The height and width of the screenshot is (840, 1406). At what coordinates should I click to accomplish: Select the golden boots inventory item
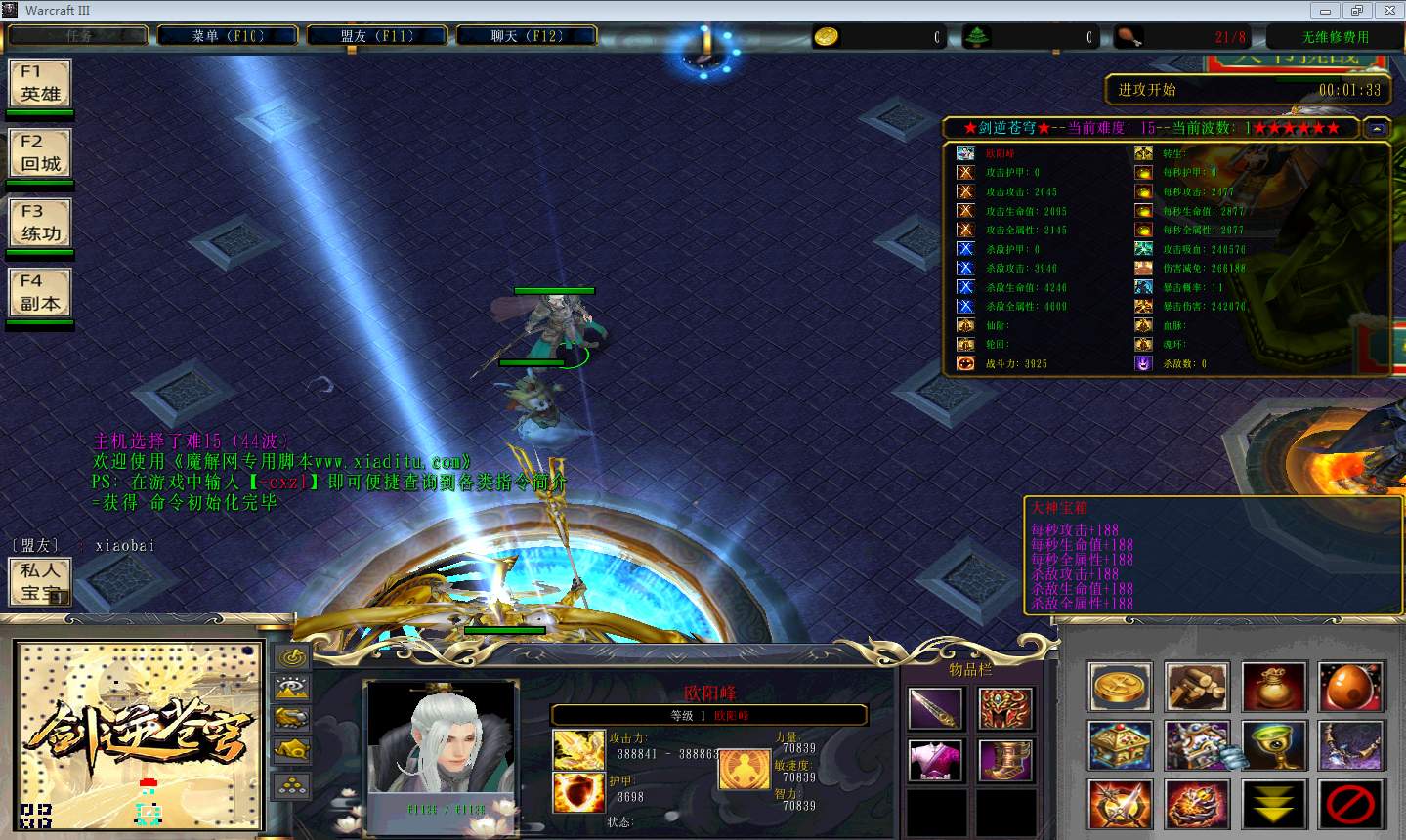pos(1006,760)
